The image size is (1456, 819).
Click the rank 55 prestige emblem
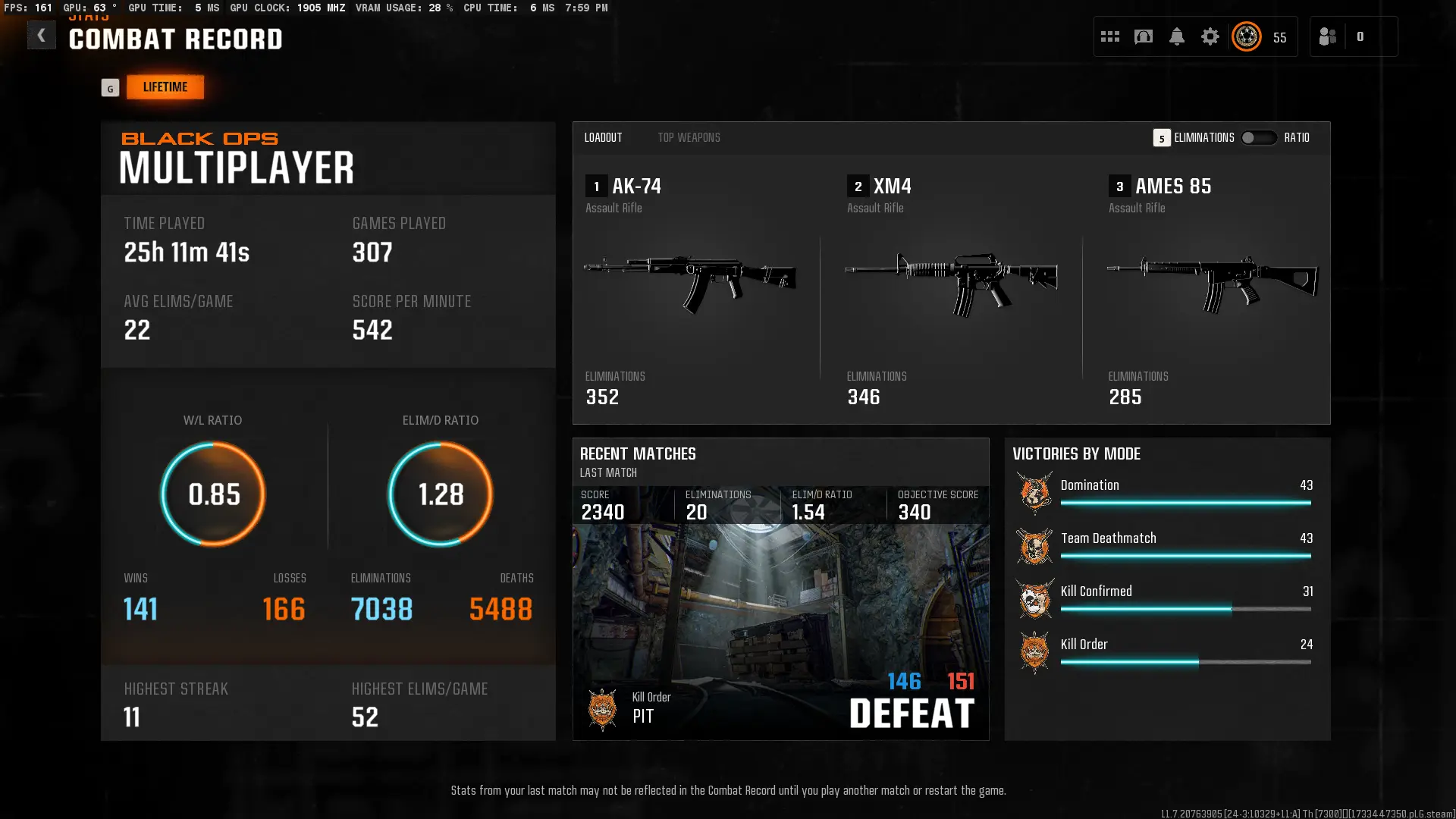[1246, 36]
